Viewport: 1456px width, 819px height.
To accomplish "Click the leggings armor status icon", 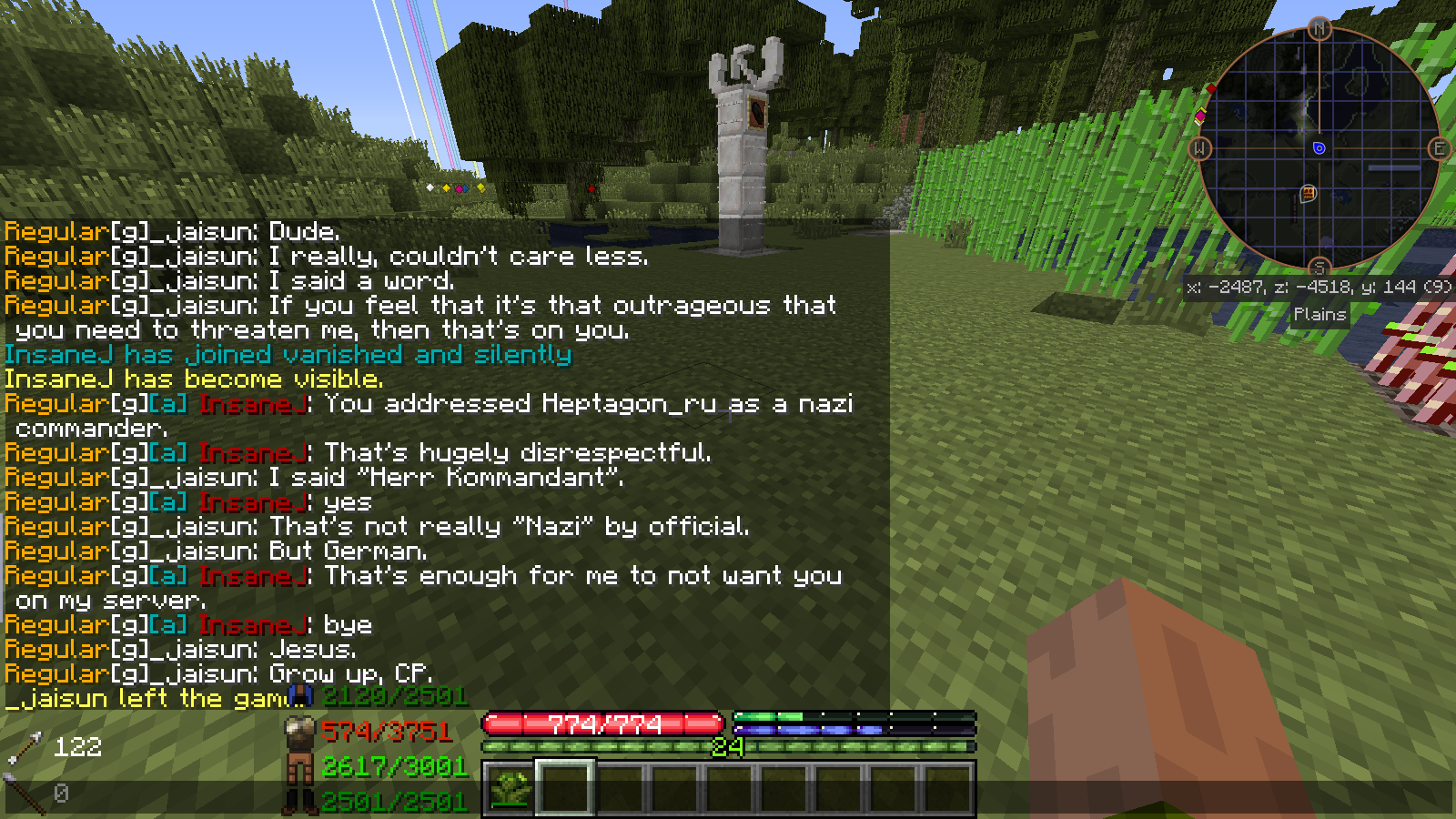I will [299, 769].
